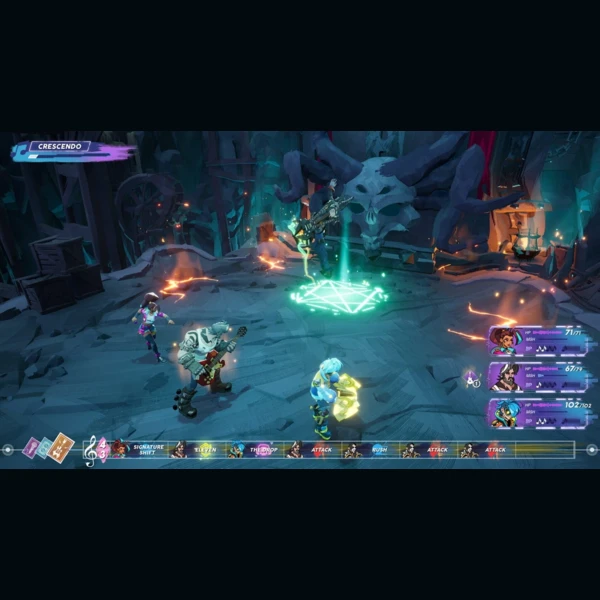Select The Drop entry in turn order
Viewport: 600px width, 600px height.
click(x=262, y=450)
